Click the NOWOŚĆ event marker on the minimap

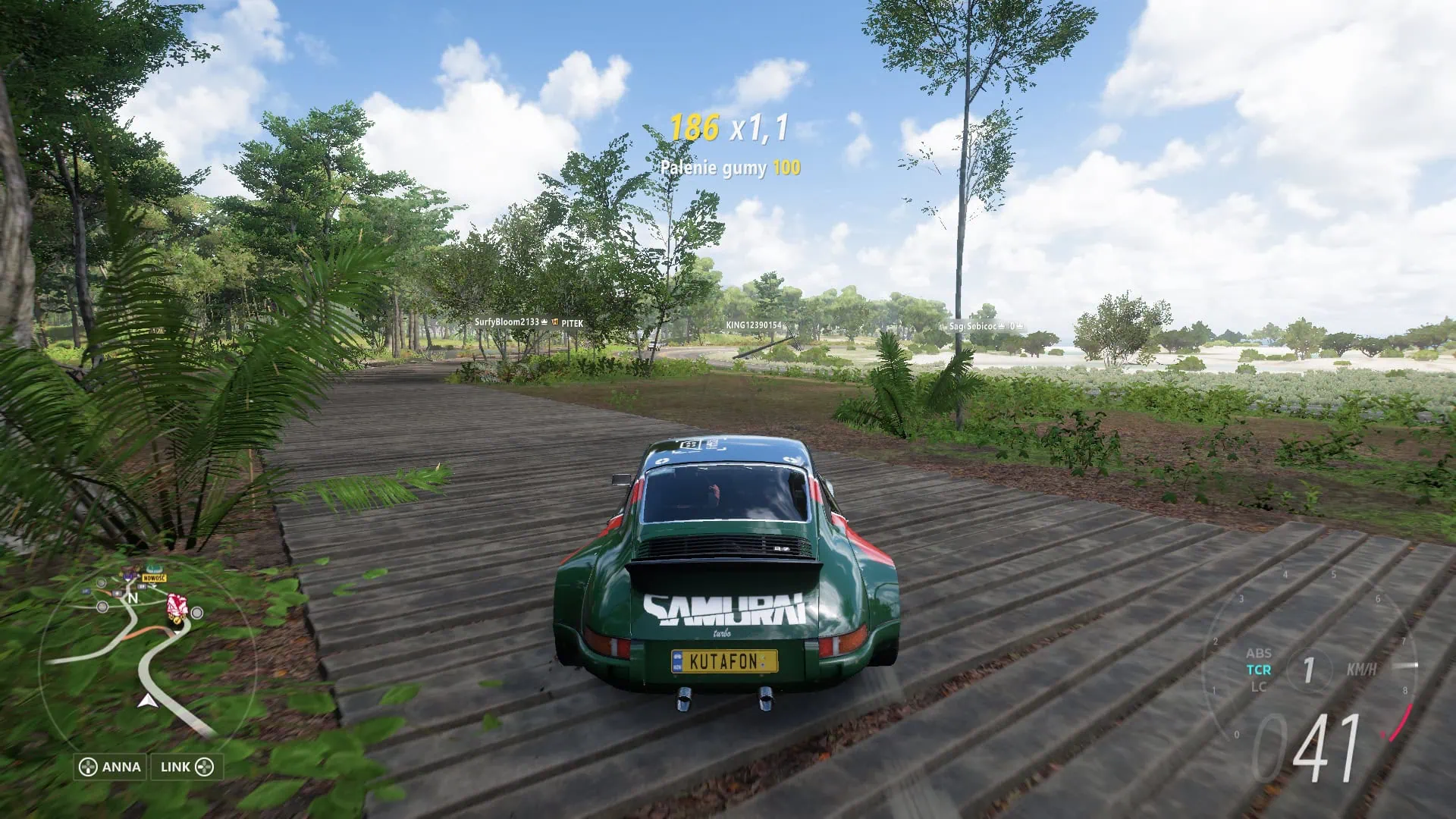coord(153,578)
